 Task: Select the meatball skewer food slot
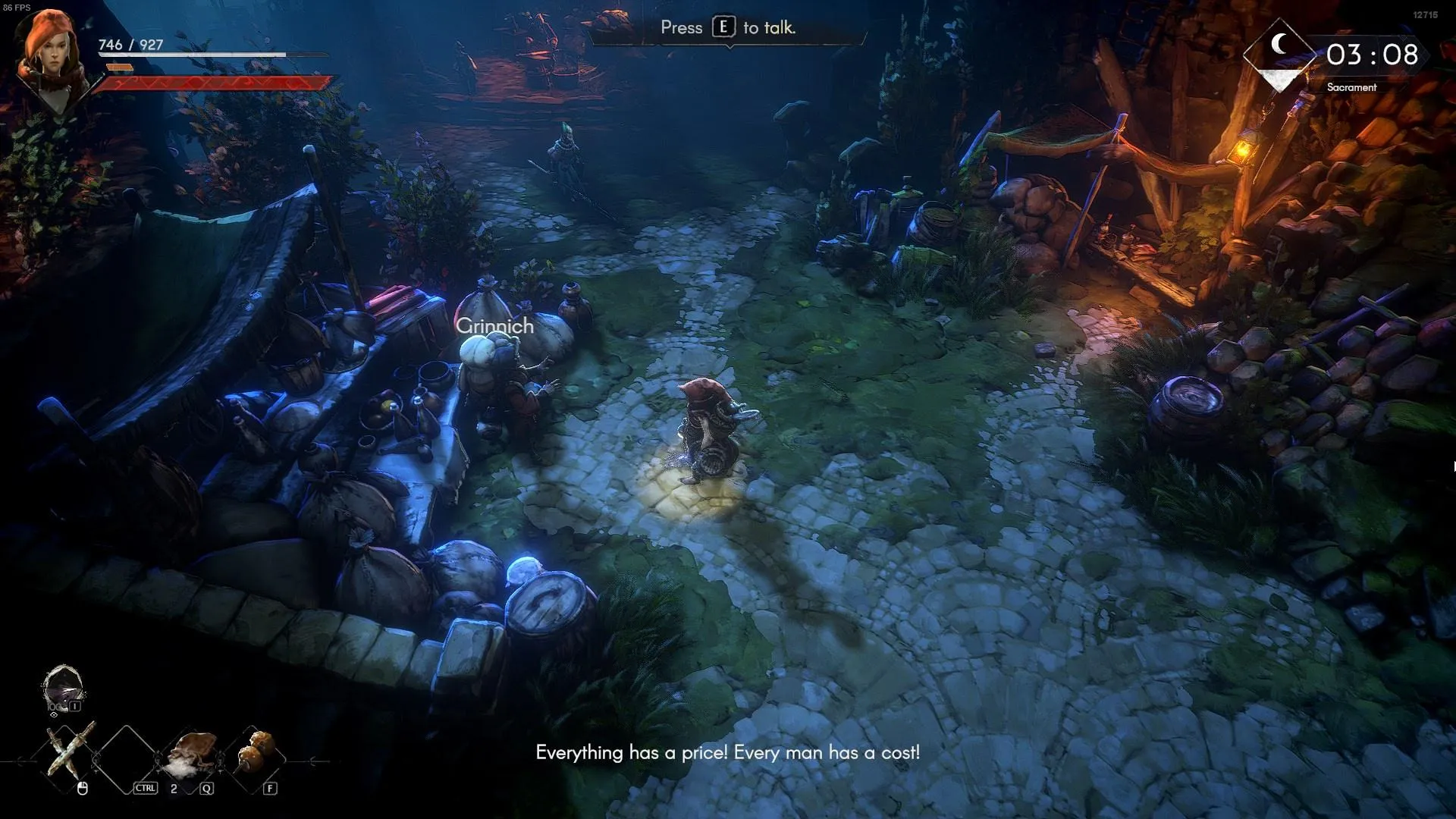(255, 751)
